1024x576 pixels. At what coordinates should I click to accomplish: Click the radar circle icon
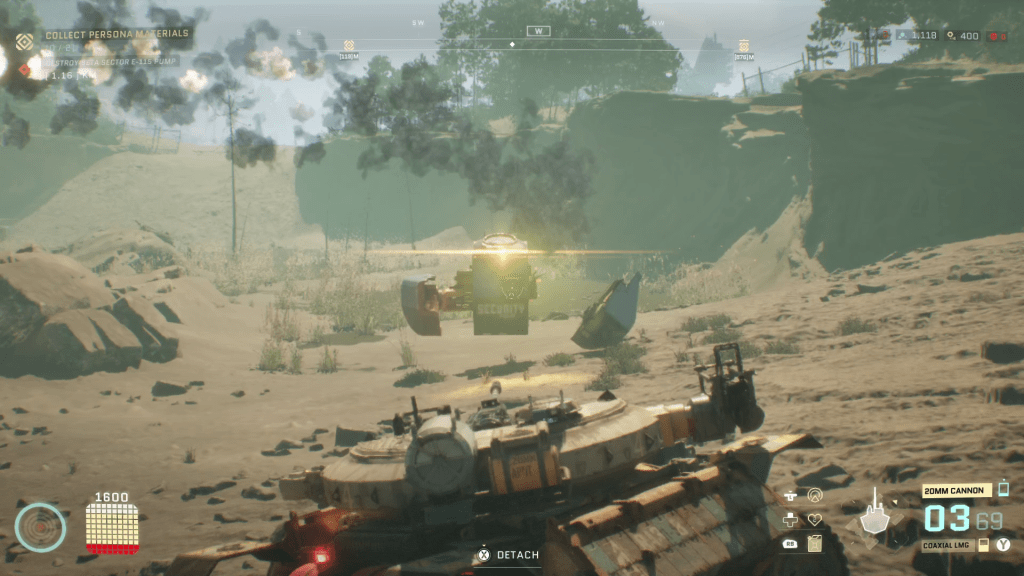coord(40,527)
